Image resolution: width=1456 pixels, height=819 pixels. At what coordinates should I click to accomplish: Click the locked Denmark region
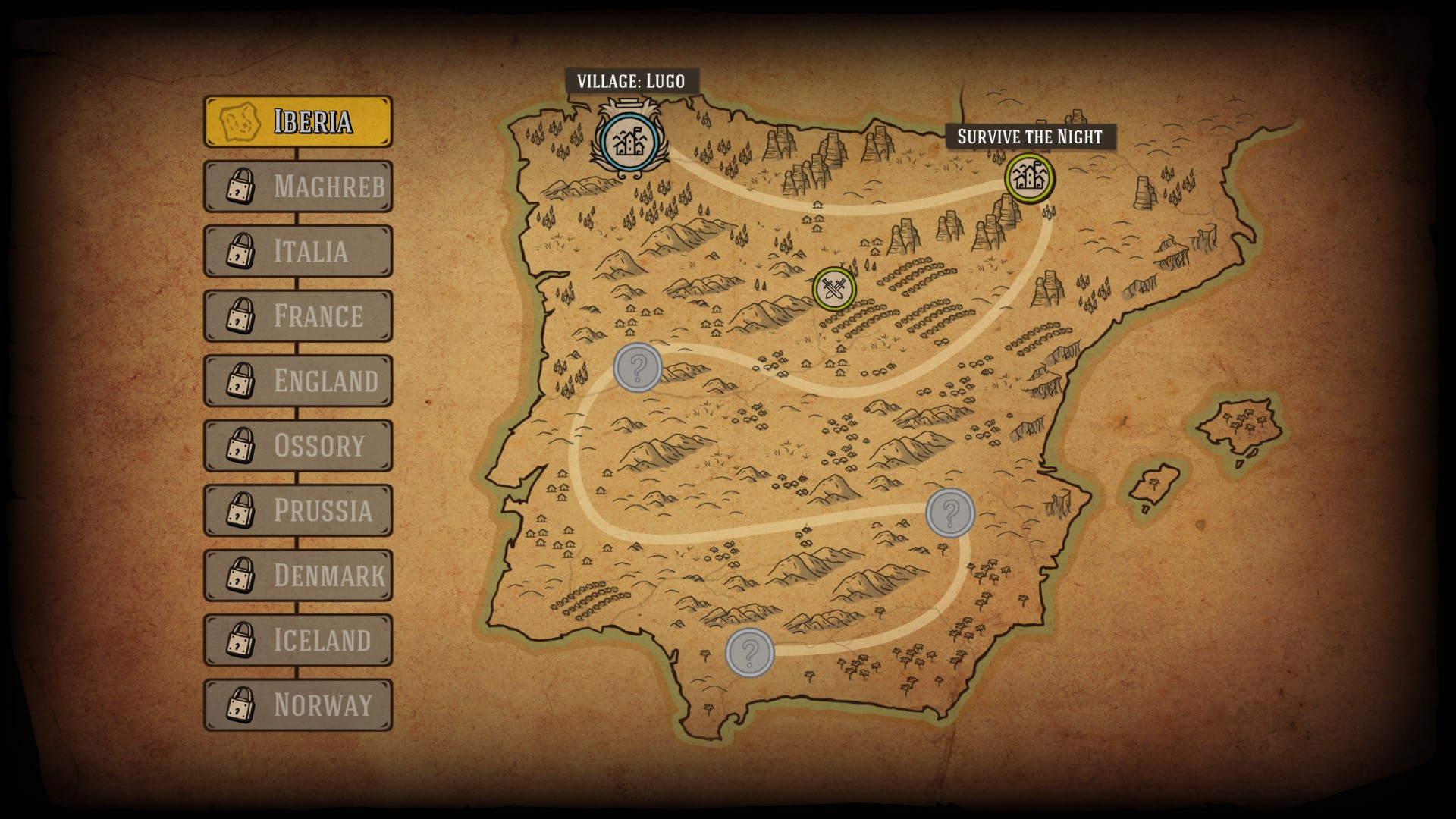coord(298,575)
